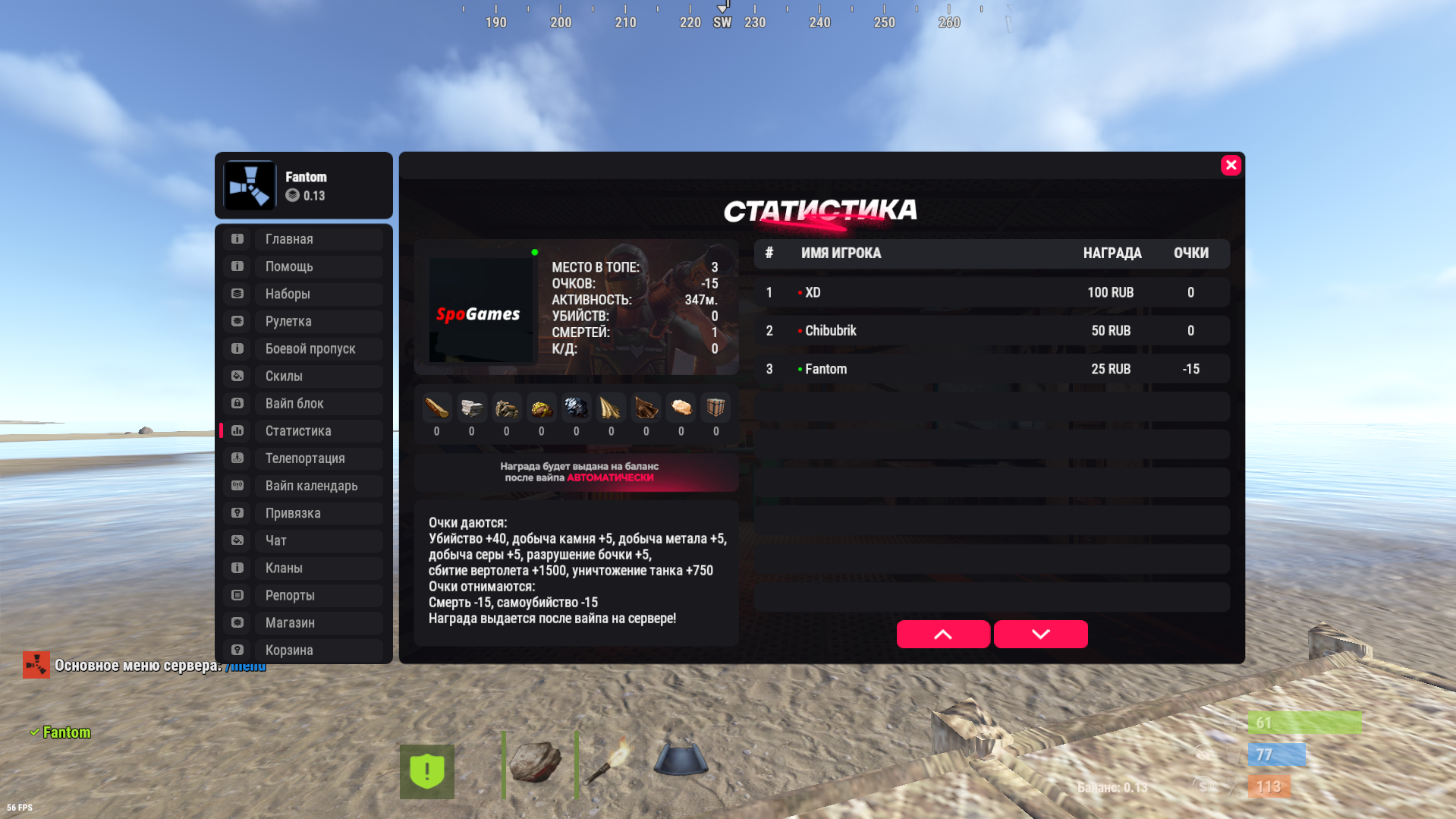Click the up arrow pagination button
This screenshot has width=1456, height=819.
[x=943, y=634]
